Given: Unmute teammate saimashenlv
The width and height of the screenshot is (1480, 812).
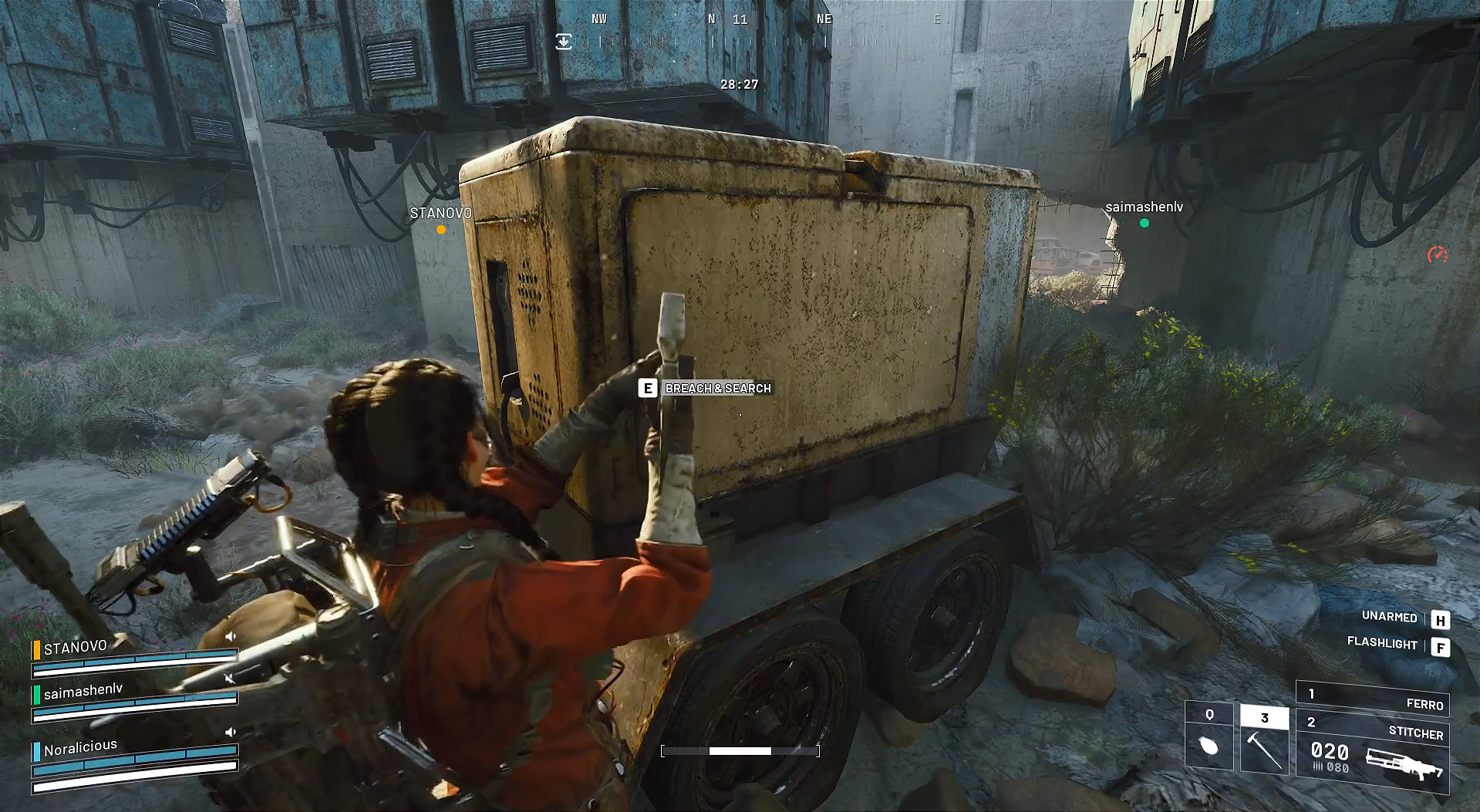Looking at the screenshot, I should (x=230, y=677).
